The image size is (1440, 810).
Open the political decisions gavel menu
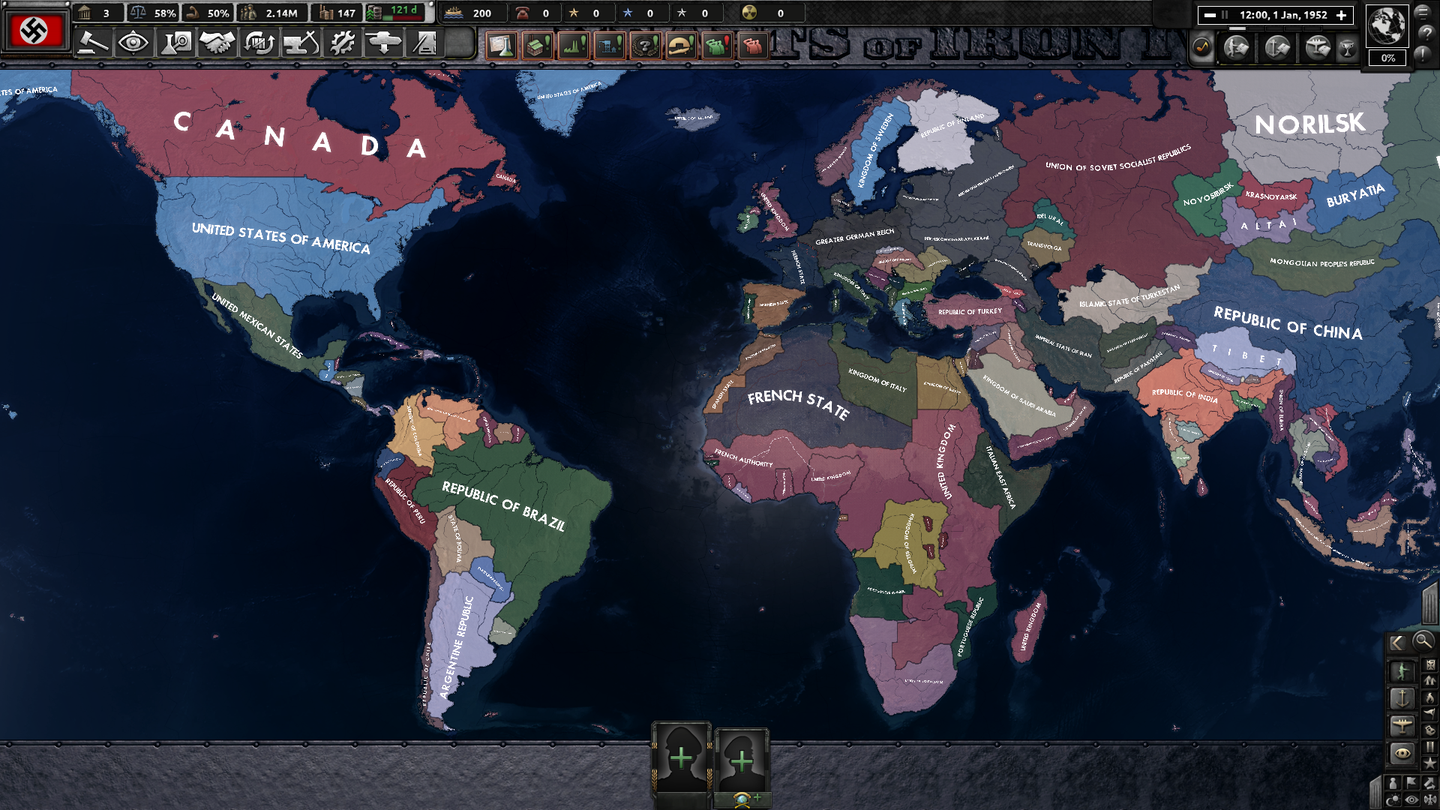[x=93, y=43]
